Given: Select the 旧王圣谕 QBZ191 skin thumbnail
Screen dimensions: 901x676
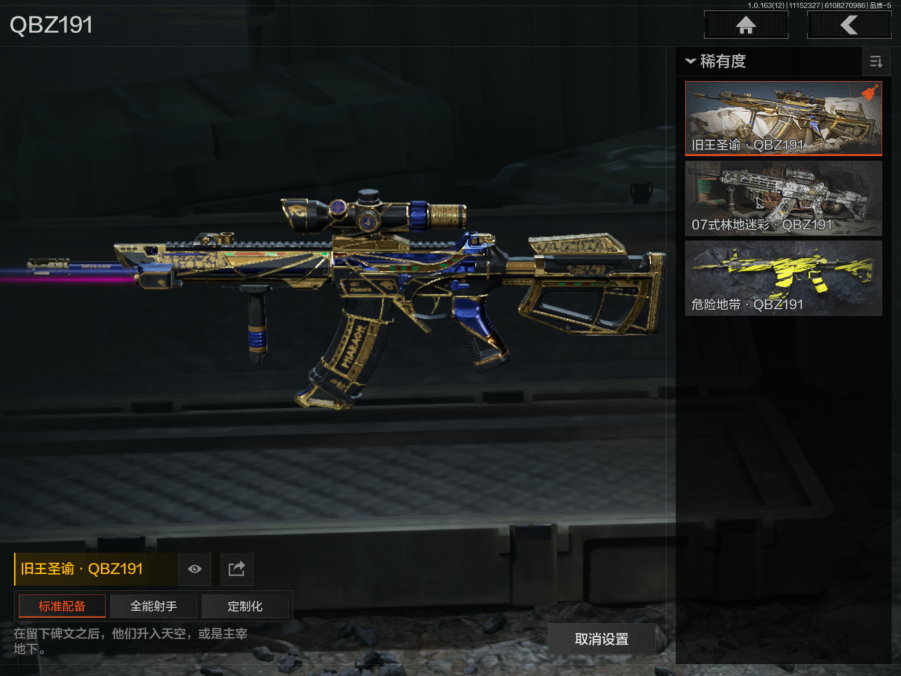Looking at the screenshot, I should tap(783, 119).
